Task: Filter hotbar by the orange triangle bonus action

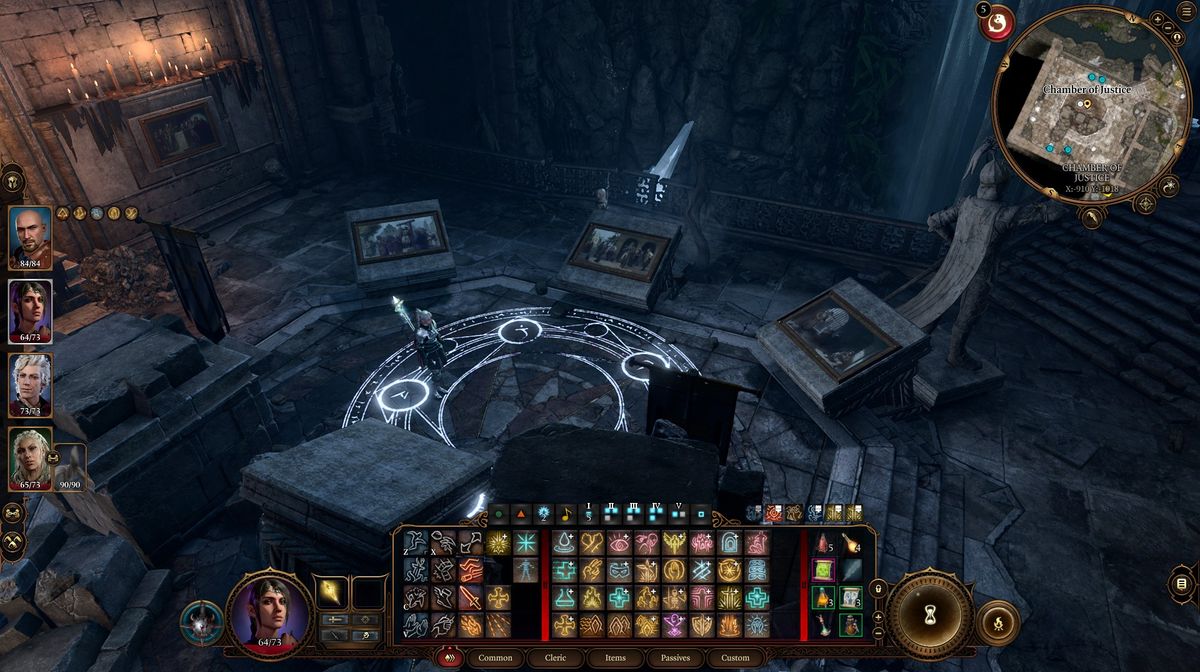Action: [x=520, y=515]
